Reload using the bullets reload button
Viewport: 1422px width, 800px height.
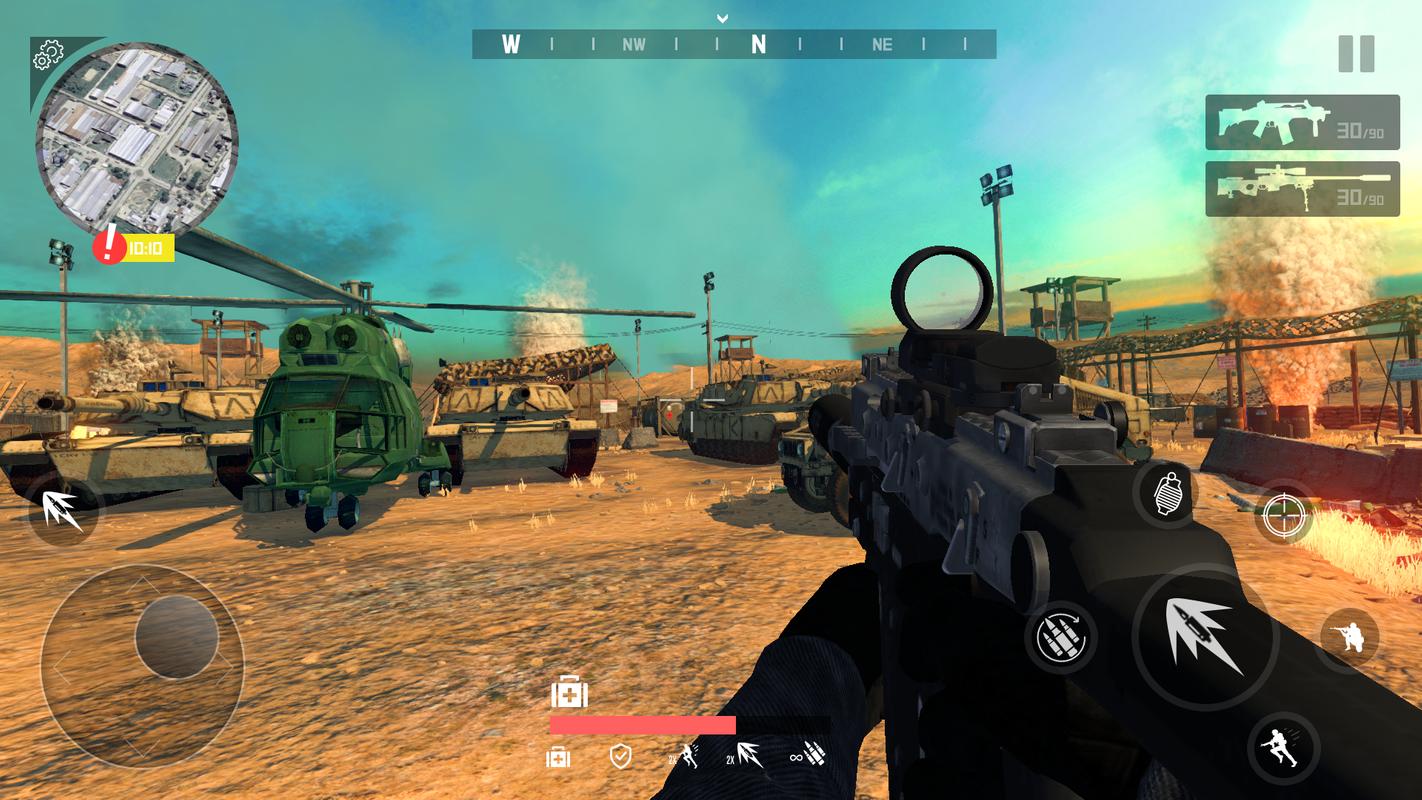pos(1060,637)
